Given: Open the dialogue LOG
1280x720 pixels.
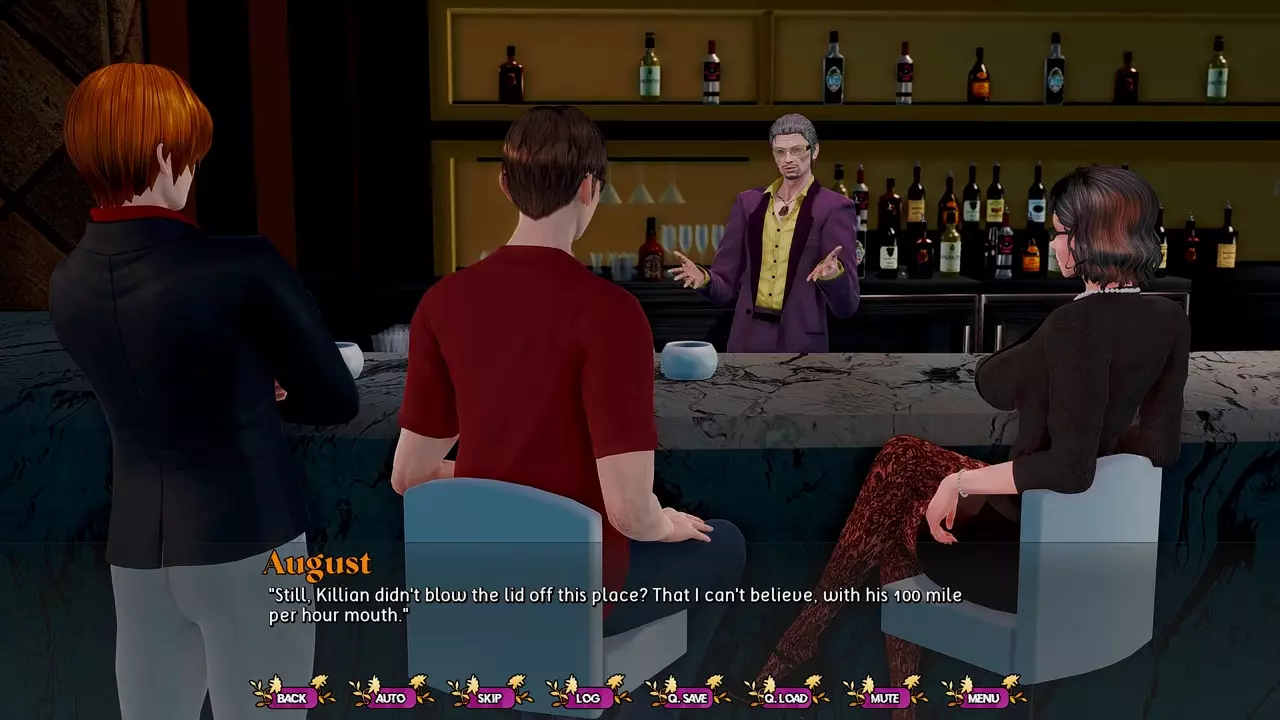Looking at the screenshot, I should [588, 697].
